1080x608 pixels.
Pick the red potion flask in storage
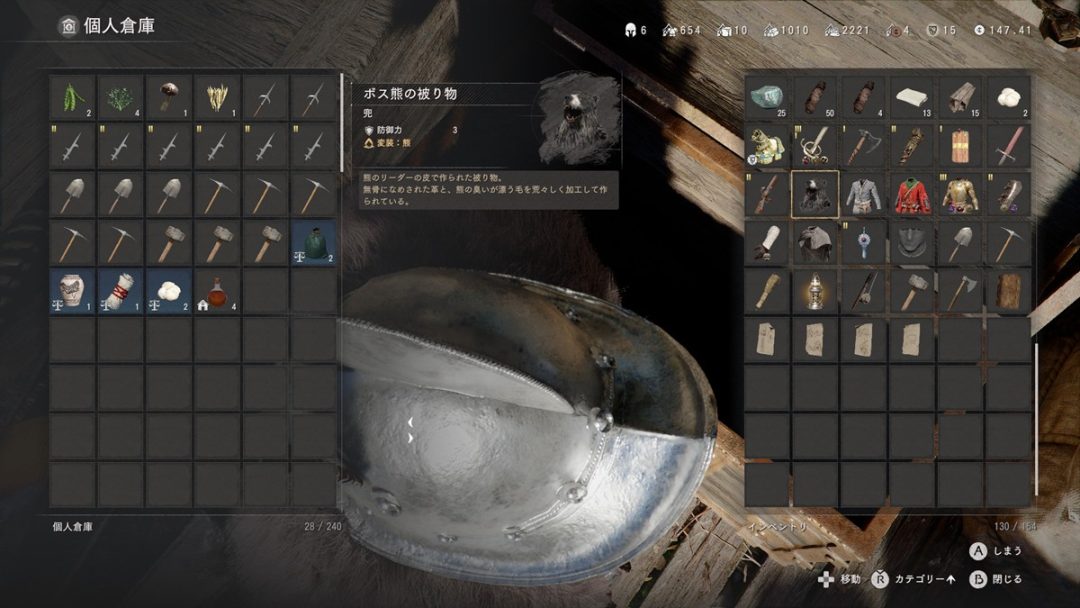[217, 291]
